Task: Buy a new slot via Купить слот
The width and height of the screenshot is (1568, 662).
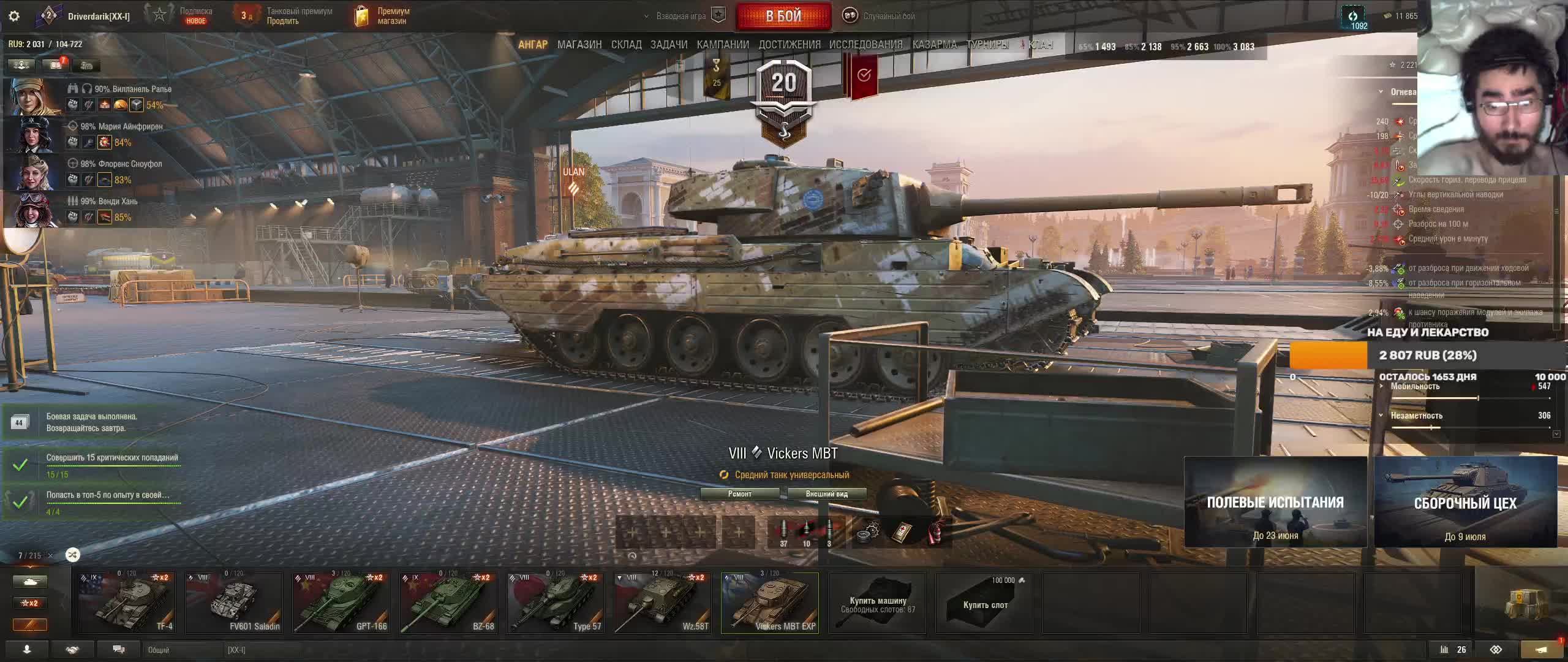Action: [x=984, y=604]
